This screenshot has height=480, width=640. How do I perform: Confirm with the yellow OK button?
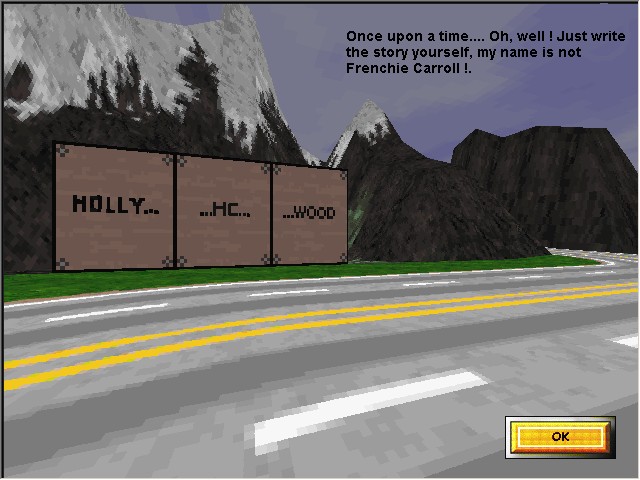point(559,436)
